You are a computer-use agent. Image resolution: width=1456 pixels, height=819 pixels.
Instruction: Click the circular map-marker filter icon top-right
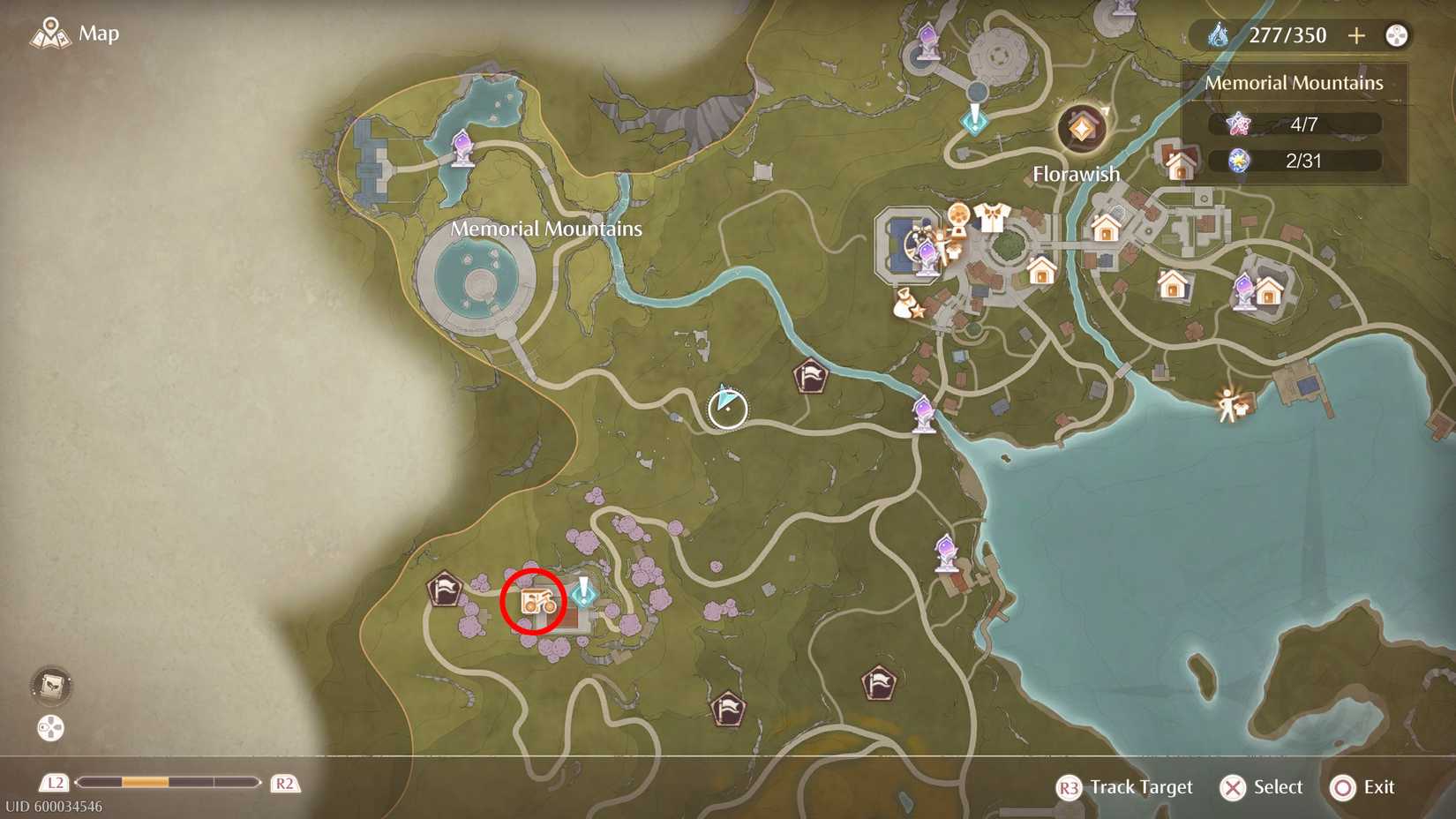pos(1396,35)
